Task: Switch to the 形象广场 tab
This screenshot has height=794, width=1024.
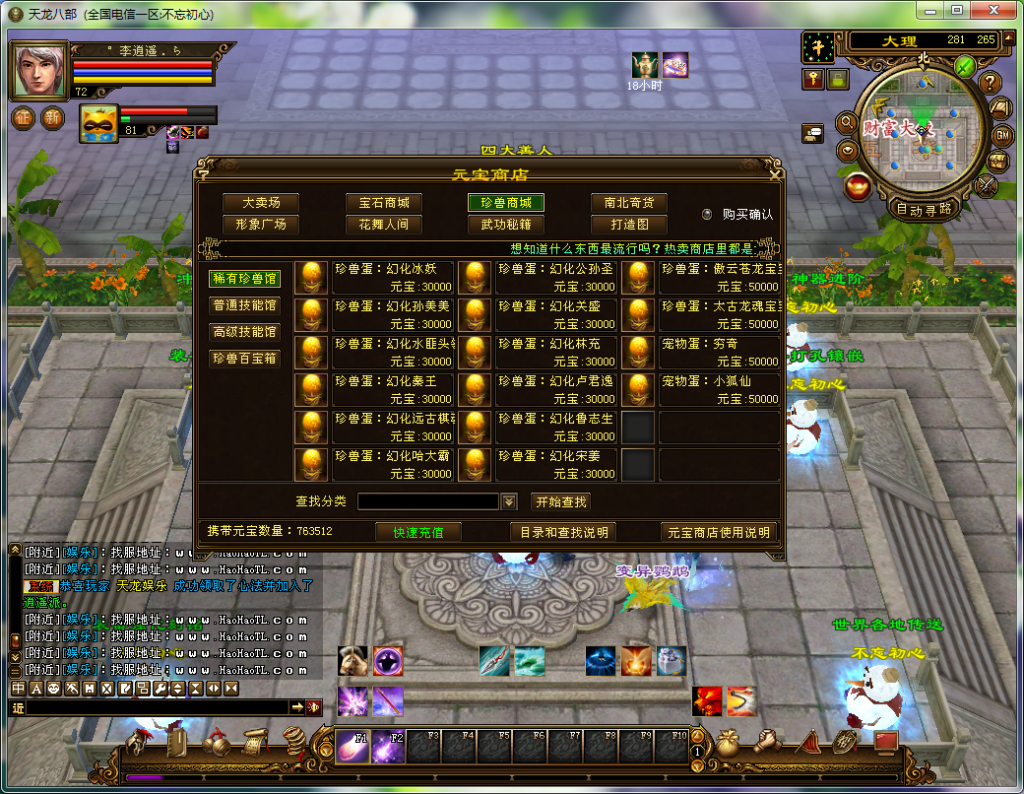Action: click(x=260, y=225)
